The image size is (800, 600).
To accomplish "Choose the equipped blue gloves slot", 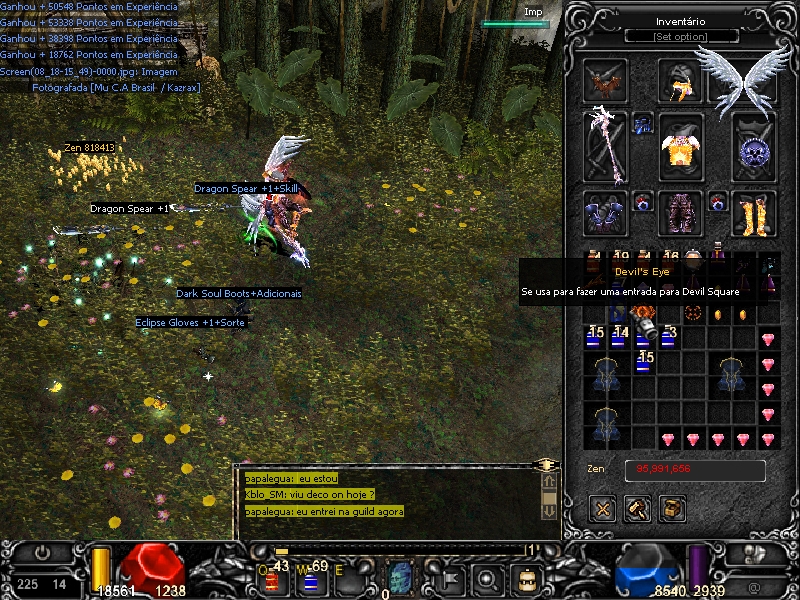I will click(x=605, y=213).
